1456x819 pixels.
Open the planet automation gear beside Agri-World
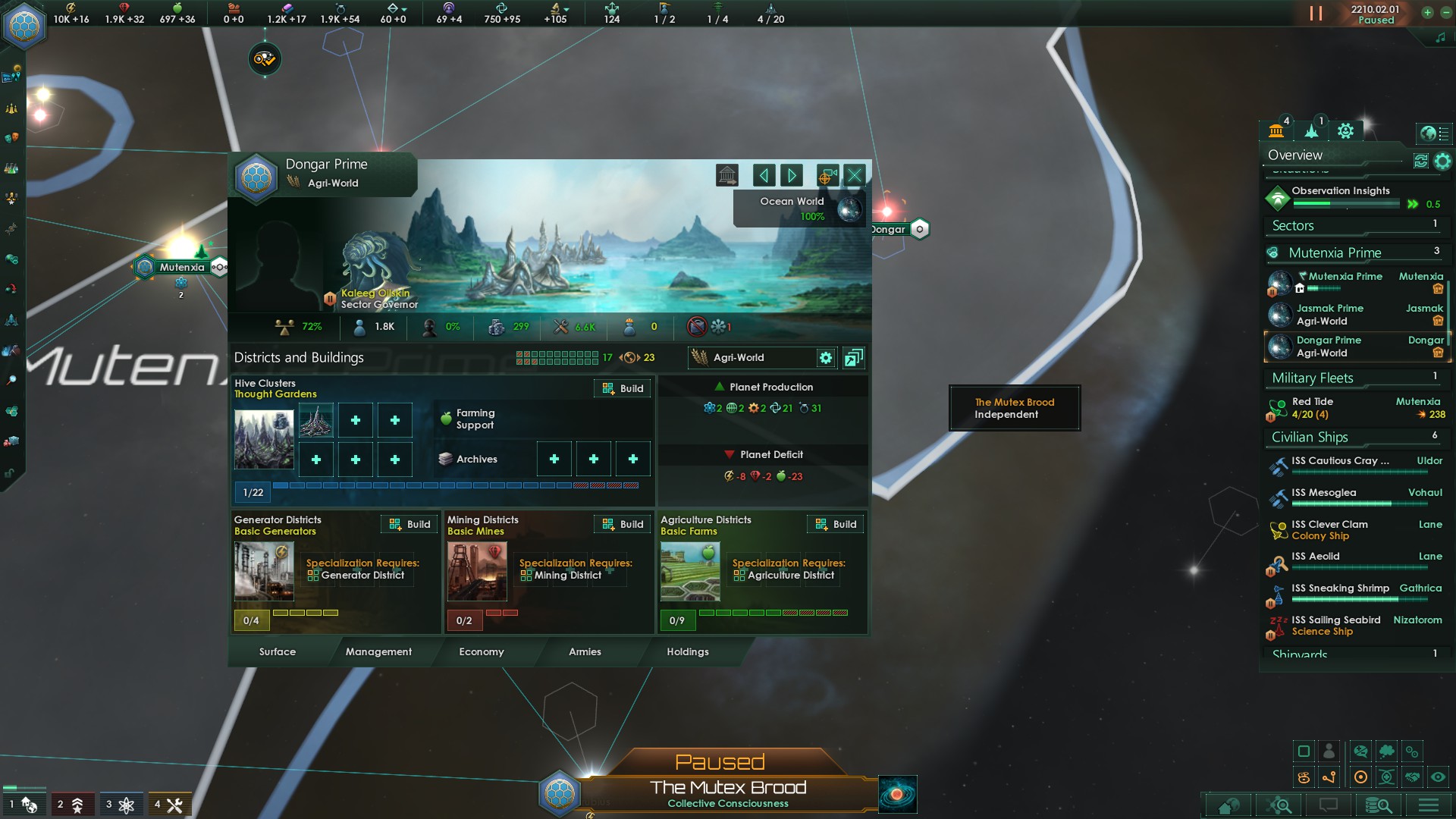pyautogui.click(x=826, y=358)
